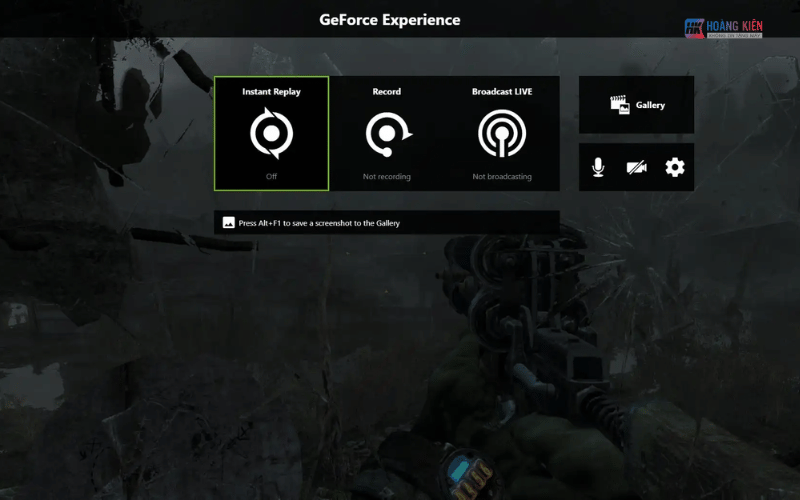Open the Instant Replay panel
The image size is (800, 500).
pos(271,133)
